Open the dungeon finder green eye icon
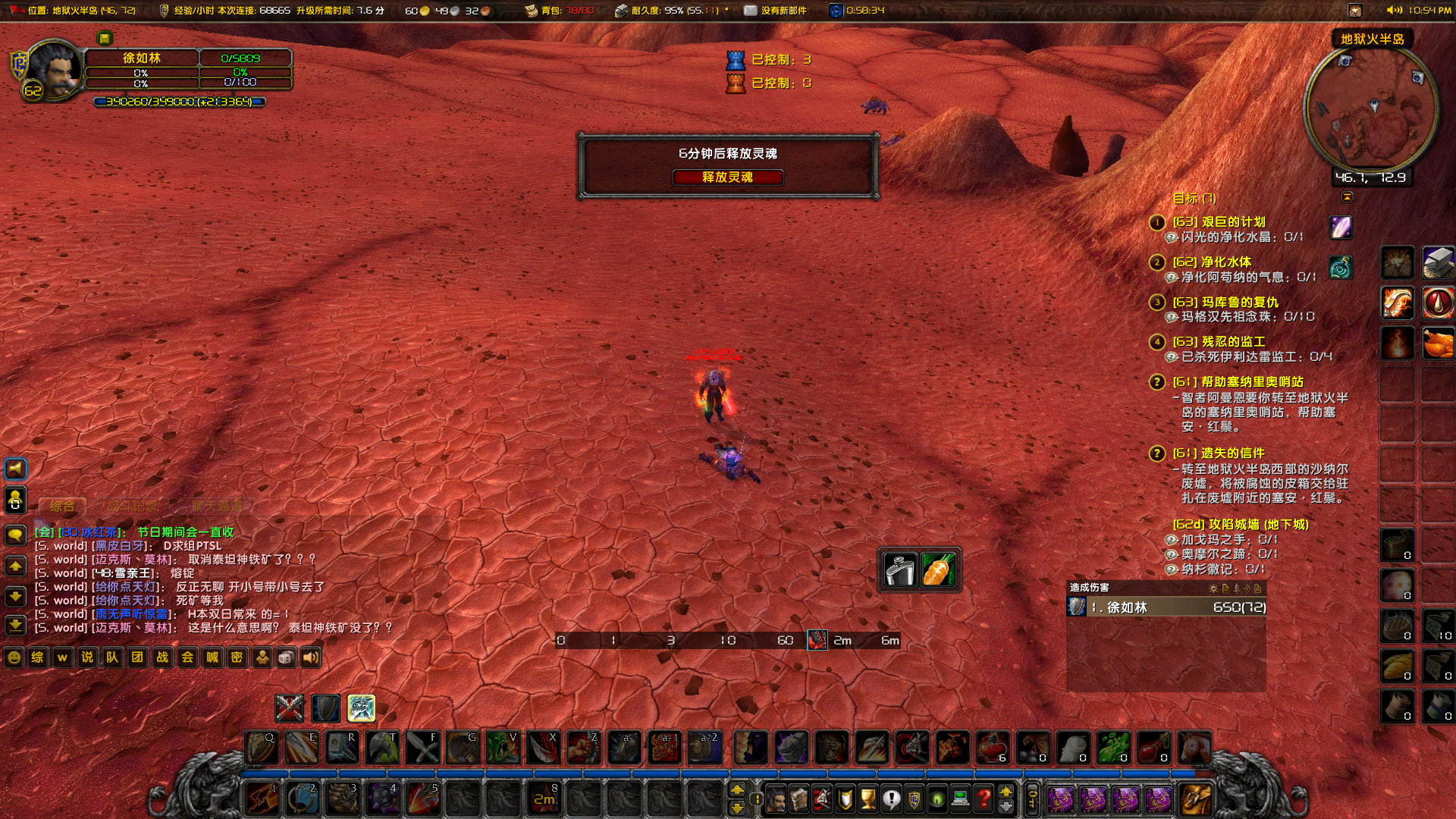 coord(936,798)
